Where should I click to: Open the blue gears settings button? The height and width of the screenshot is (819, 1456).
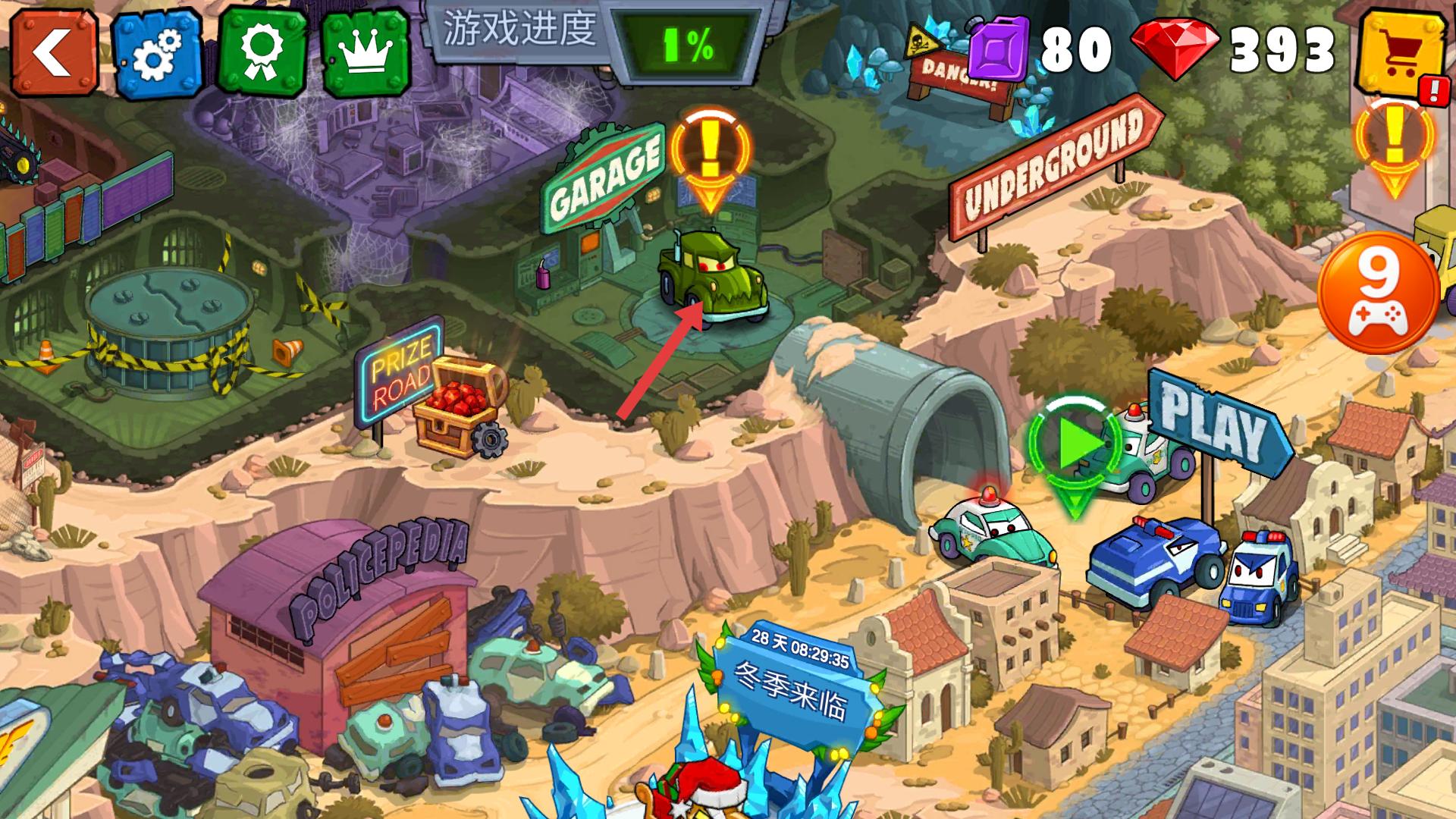pyautogui.click(x=158, y=53)
